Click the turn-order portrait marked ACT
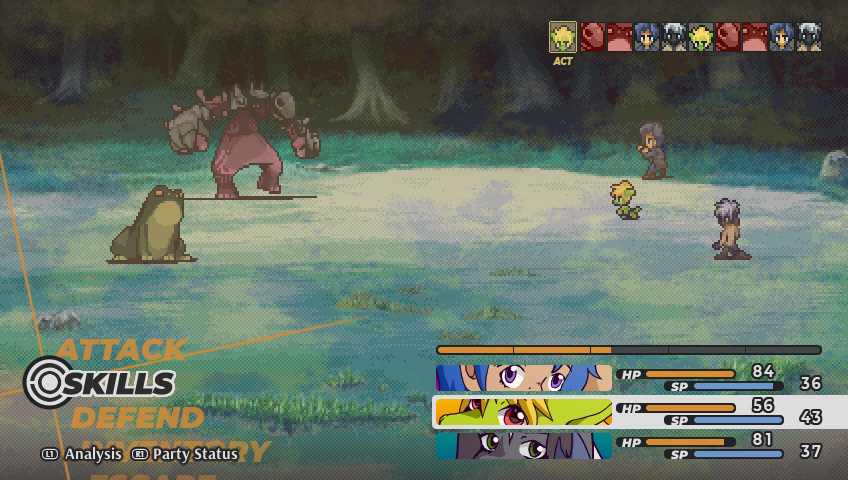The height and width of the screenshot is (480, 848). [x=563, y=38]
